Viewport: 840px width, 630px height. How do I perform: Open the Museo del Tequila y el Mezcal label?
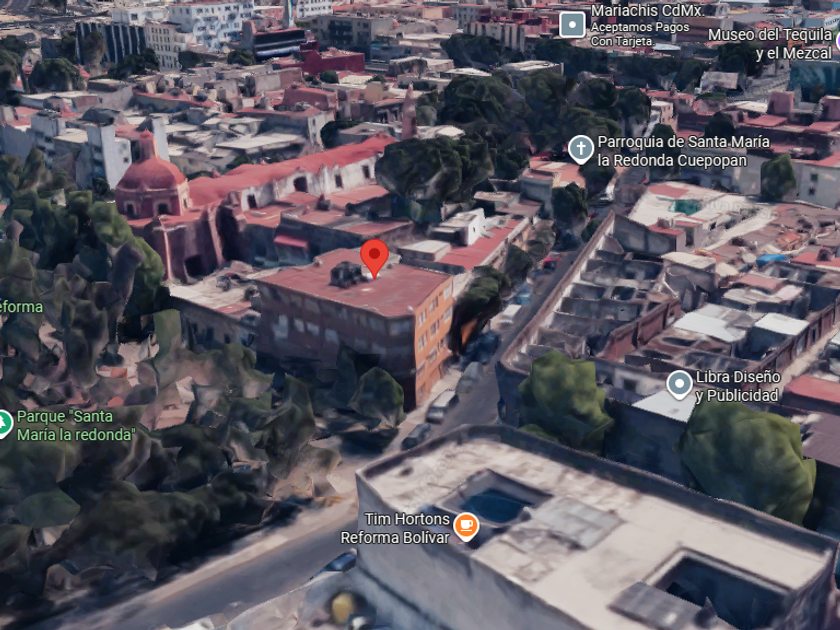pyautogui.click(x=769, y=44)
